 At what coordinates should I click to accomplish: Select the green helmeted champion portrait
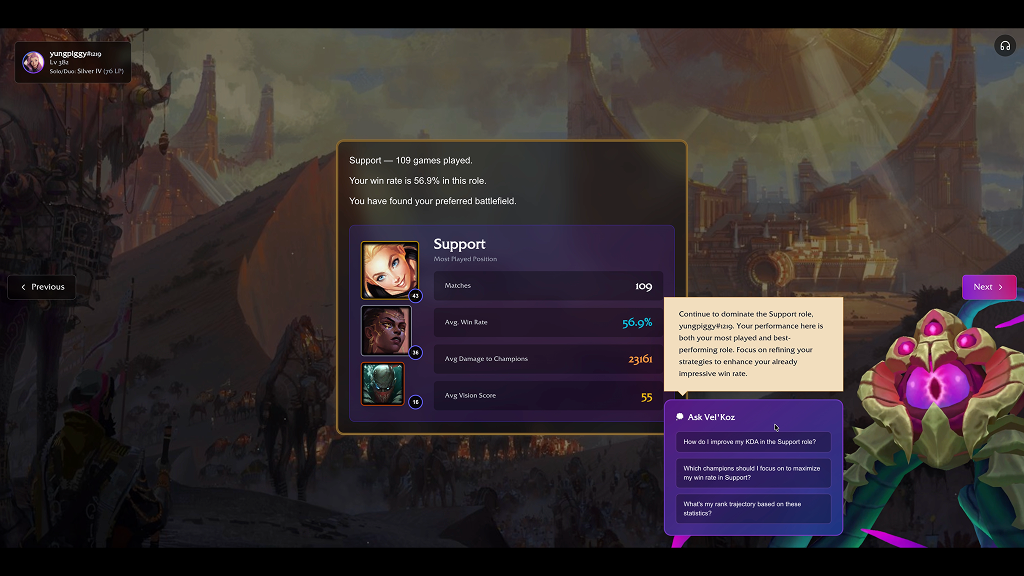tap(383, 384)
